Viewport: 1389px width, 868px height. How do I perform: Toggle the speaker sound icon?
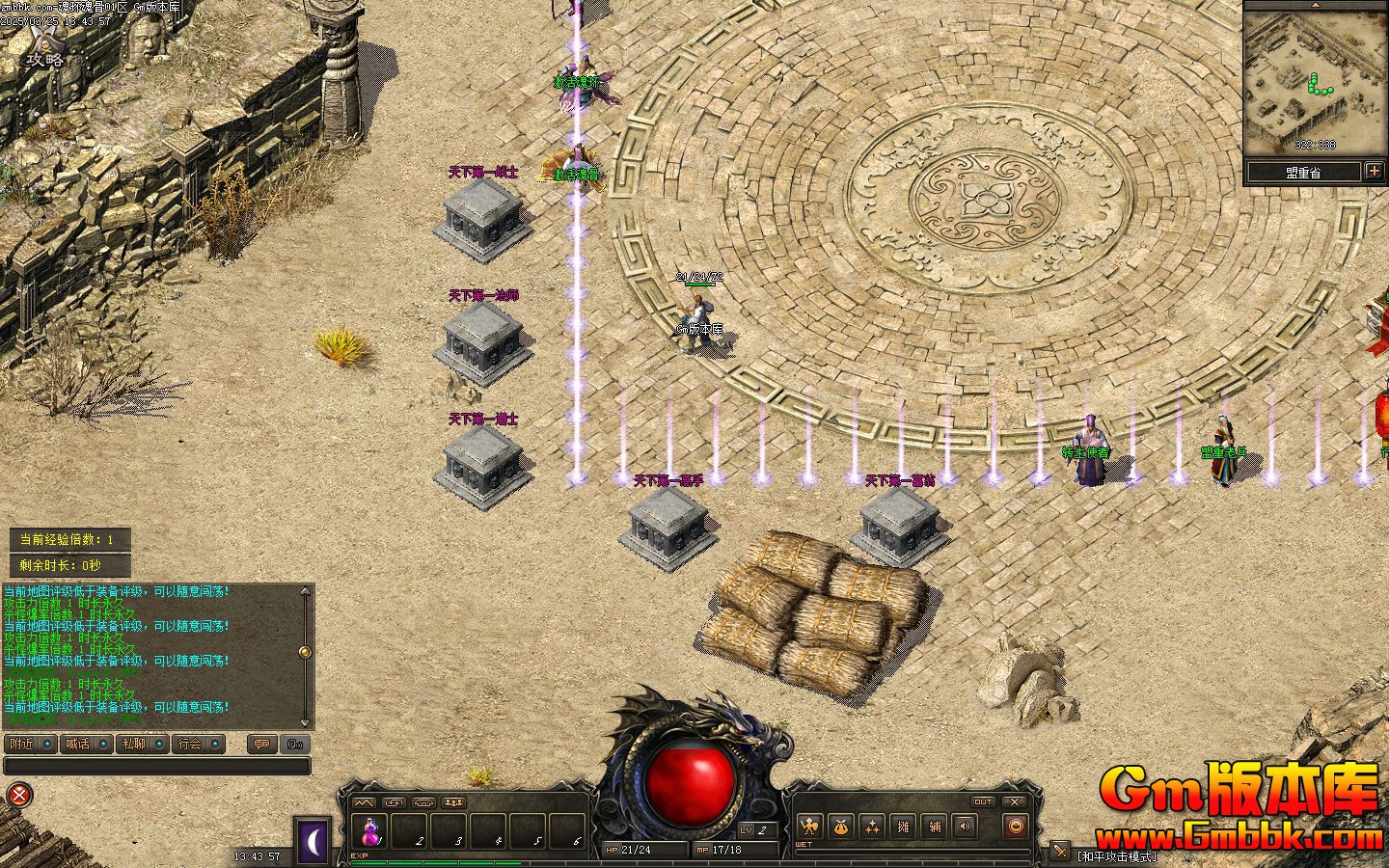[963, 827]
